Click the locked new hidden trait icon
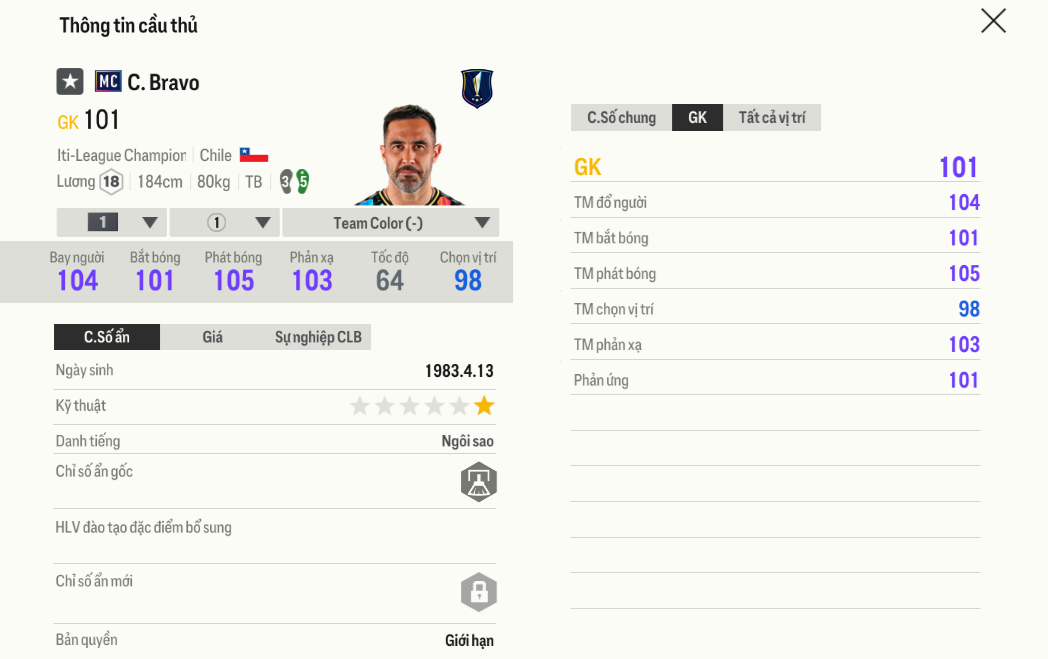This screenshot has width=1048, height=659. 479,592
